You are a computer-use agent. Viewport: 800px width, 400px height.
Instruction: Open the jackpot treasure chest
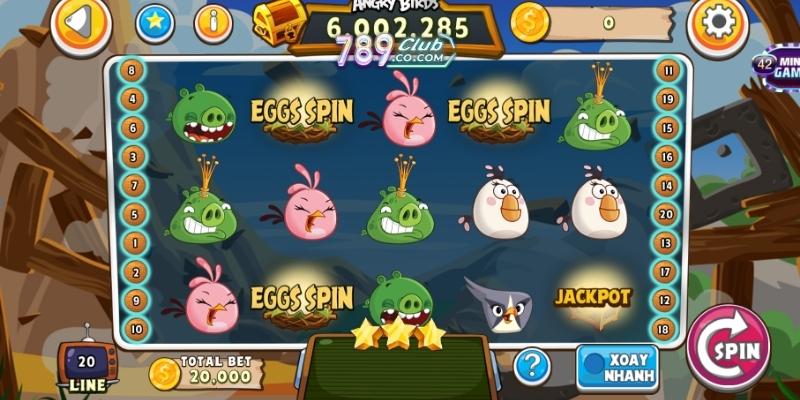pyautogui.click(x=278, y=21)
